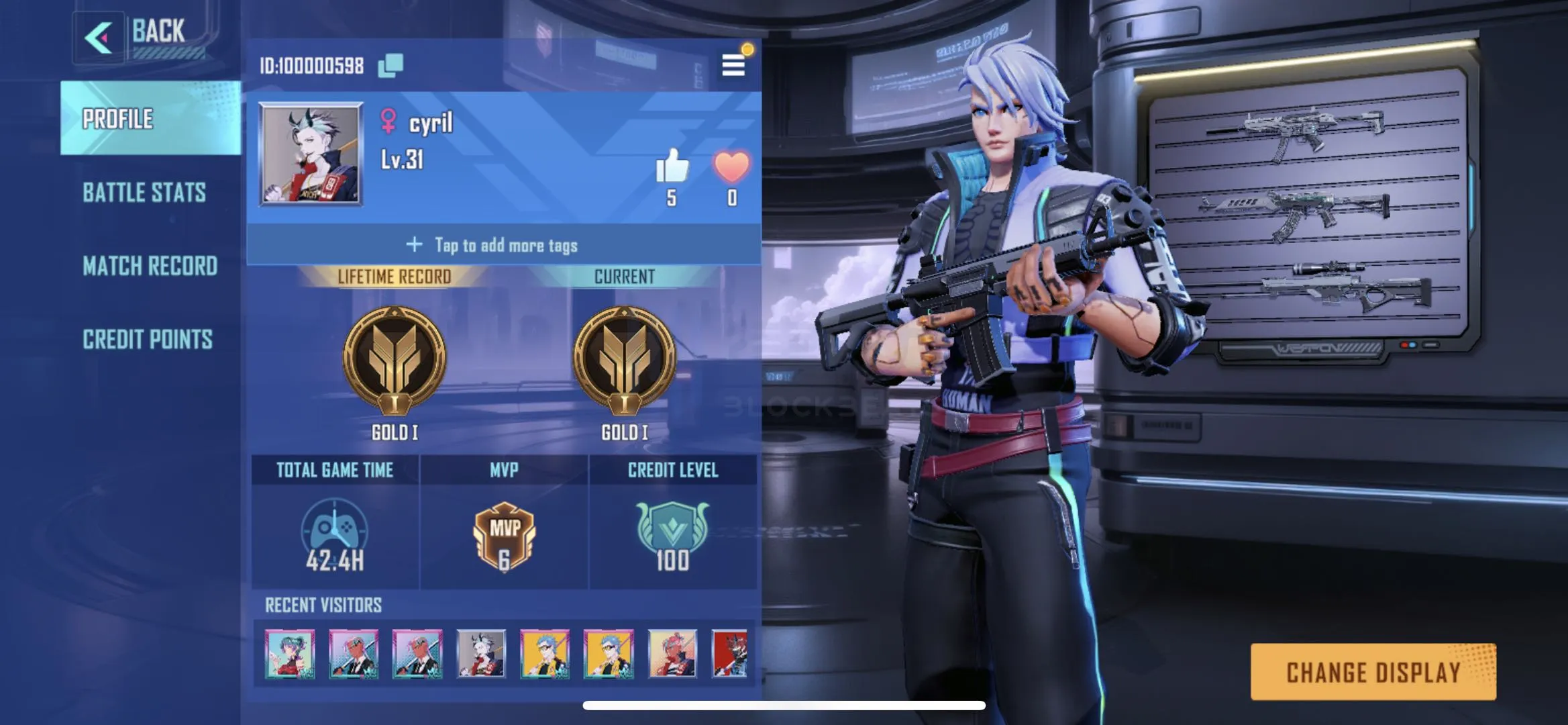The height and width of the screenshot is (725, 1568).
Task: Show the Credit Points tab
Action: [x=148, y=340]
